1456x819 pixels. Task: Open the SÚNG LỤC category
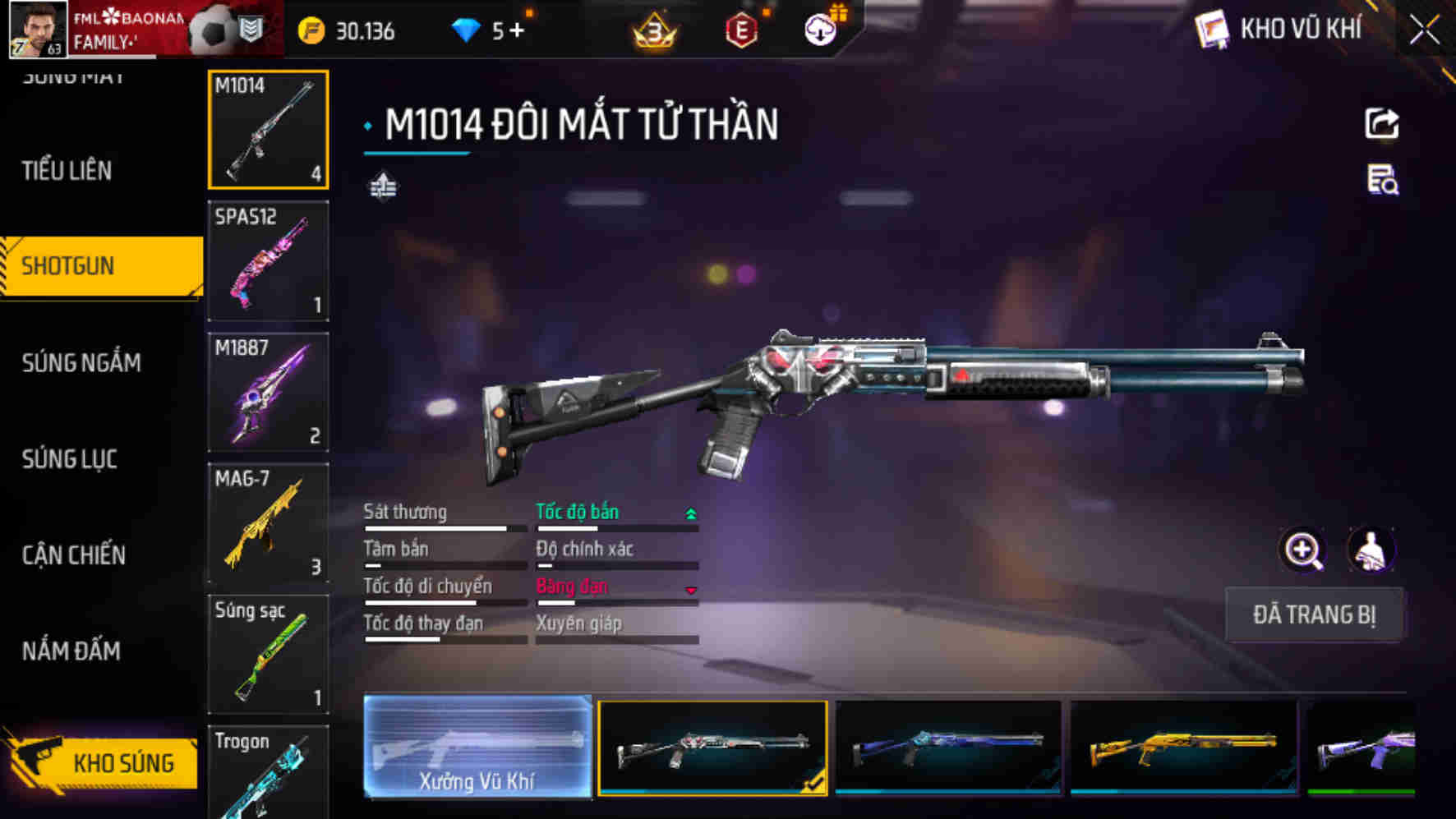point(70,458)
